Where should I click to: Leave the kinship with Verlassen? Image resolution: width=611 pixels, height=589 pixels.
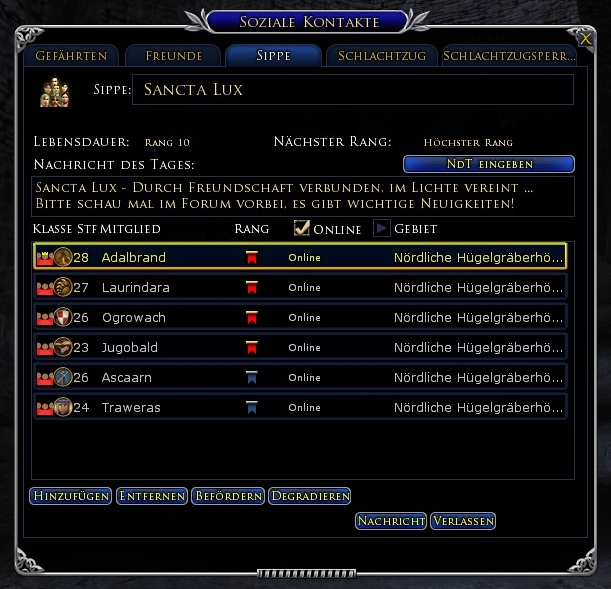tap(463, 521)
